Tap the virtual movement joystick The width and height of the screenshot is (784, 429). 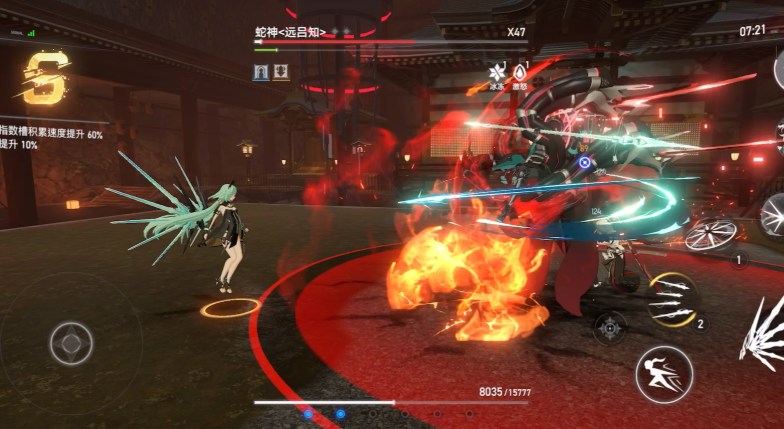[71, 343]
